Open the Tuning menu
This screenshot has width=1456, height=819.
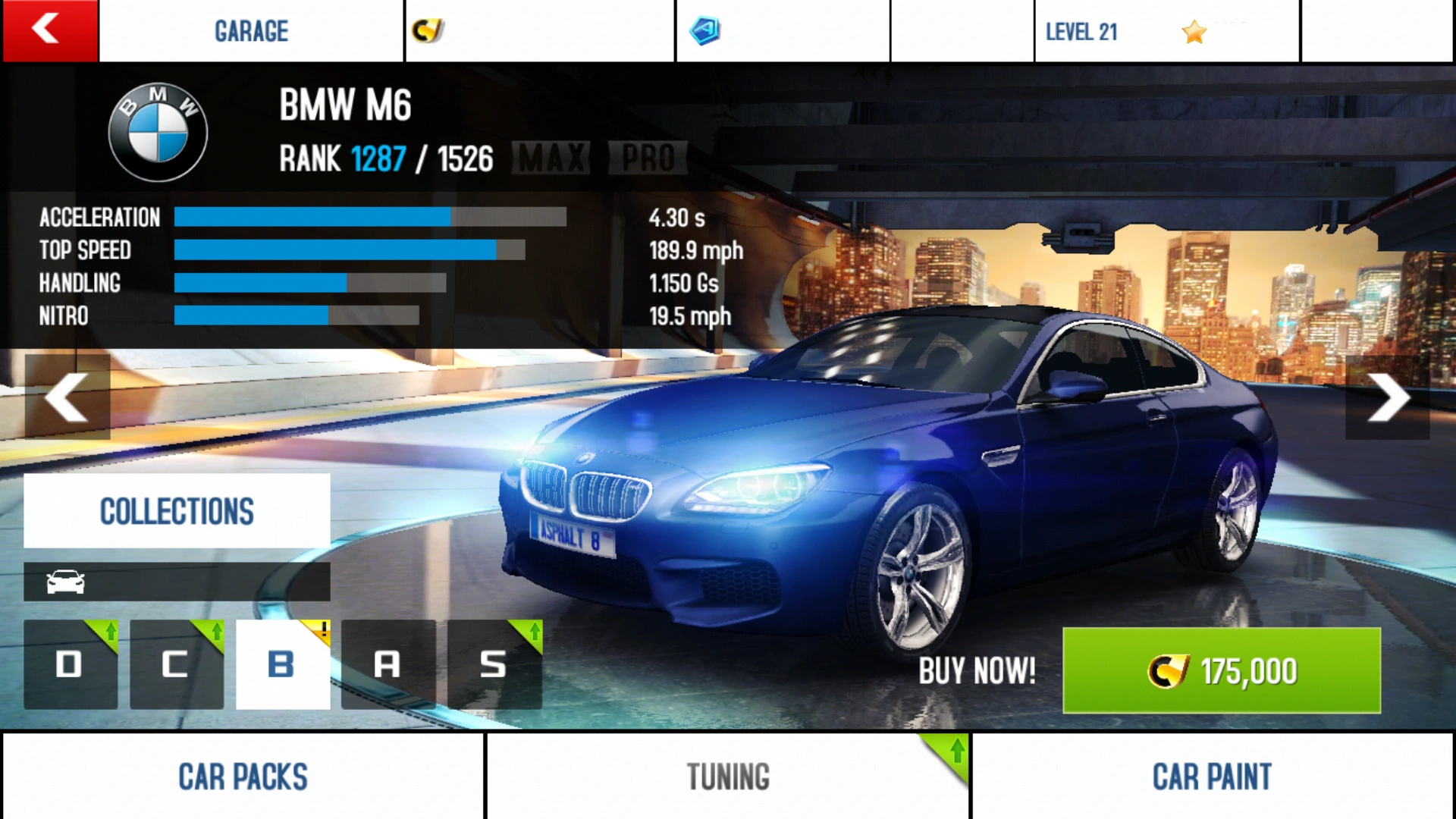point(728,776)
